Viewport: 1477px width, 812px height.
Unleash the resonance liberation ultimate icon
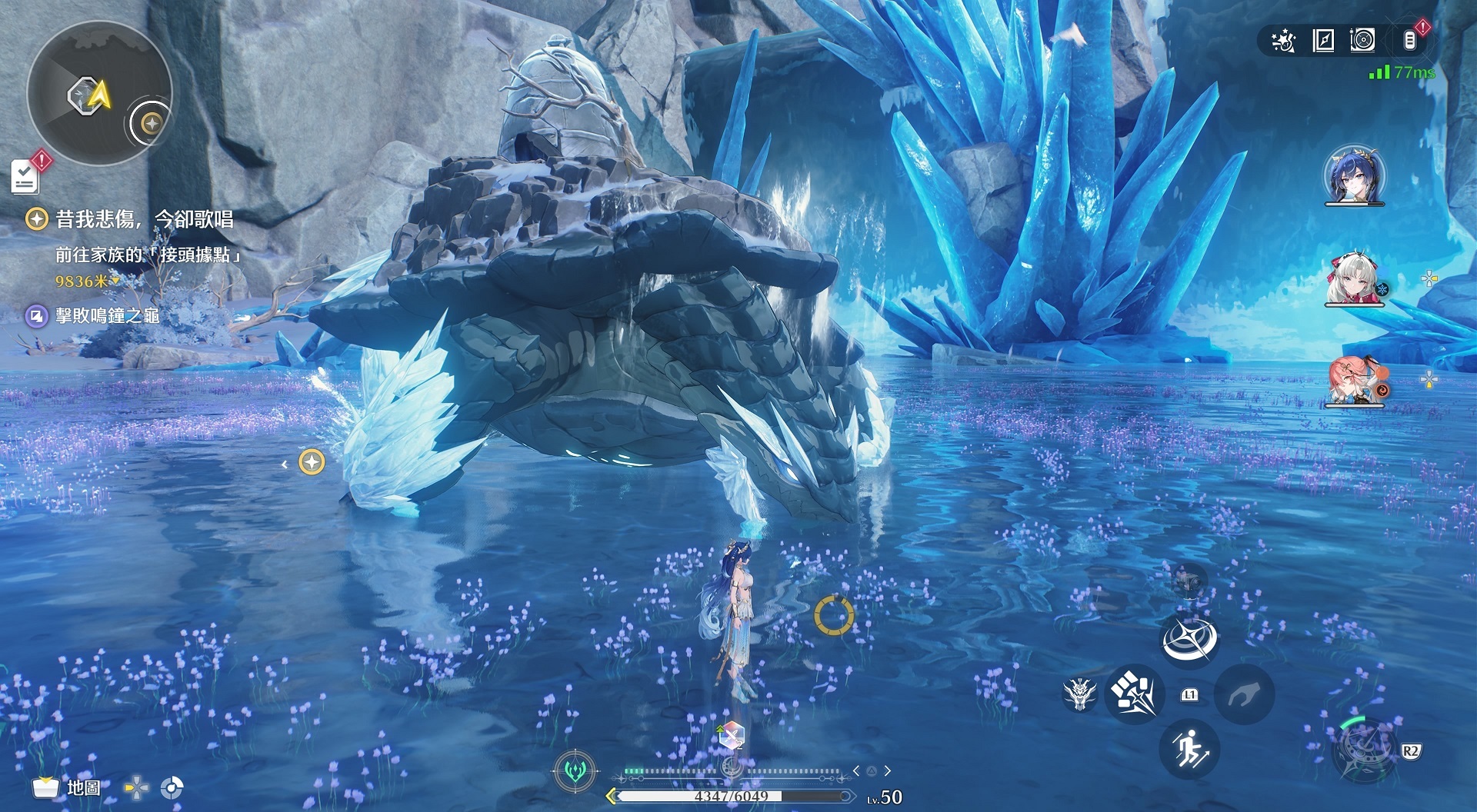tap(1364, 749)
